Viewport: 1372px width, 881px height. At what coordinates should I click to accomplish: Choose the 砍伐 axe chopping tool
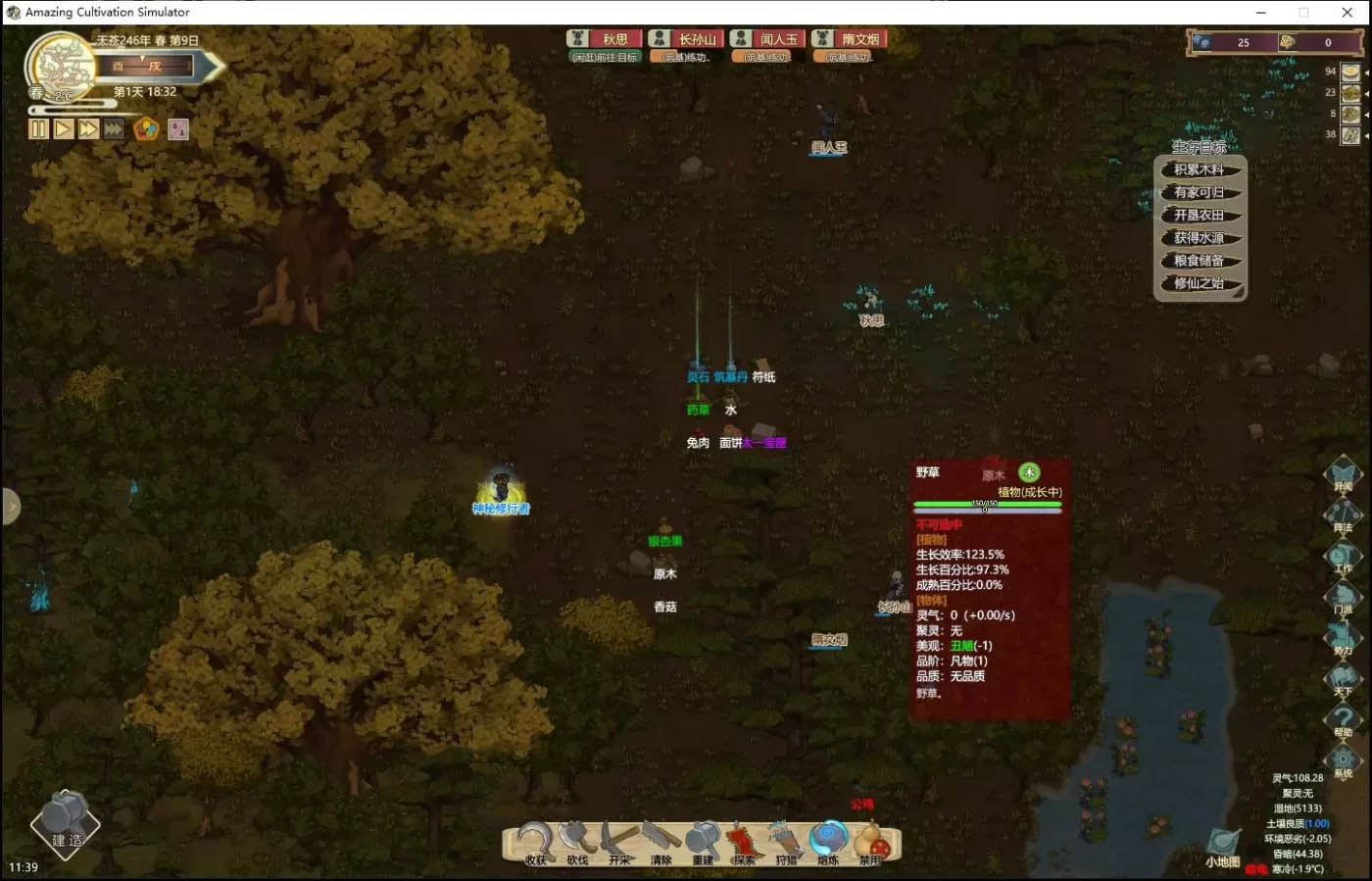(577, 843)
